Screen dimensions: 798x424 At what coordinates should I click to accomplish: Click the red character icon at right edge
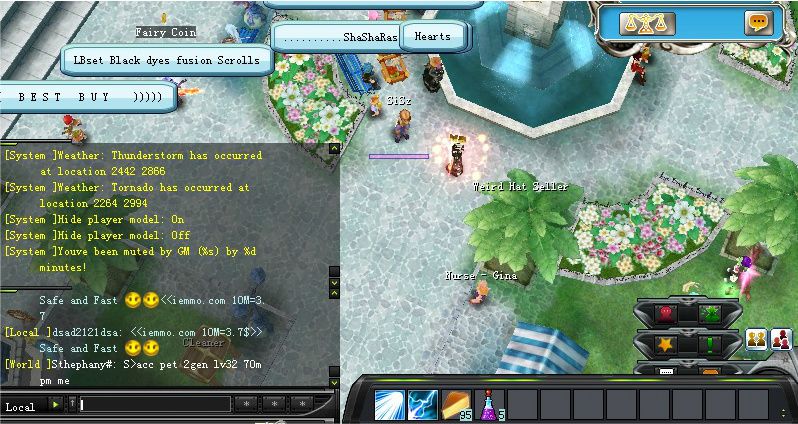click(x=781, y=339)
